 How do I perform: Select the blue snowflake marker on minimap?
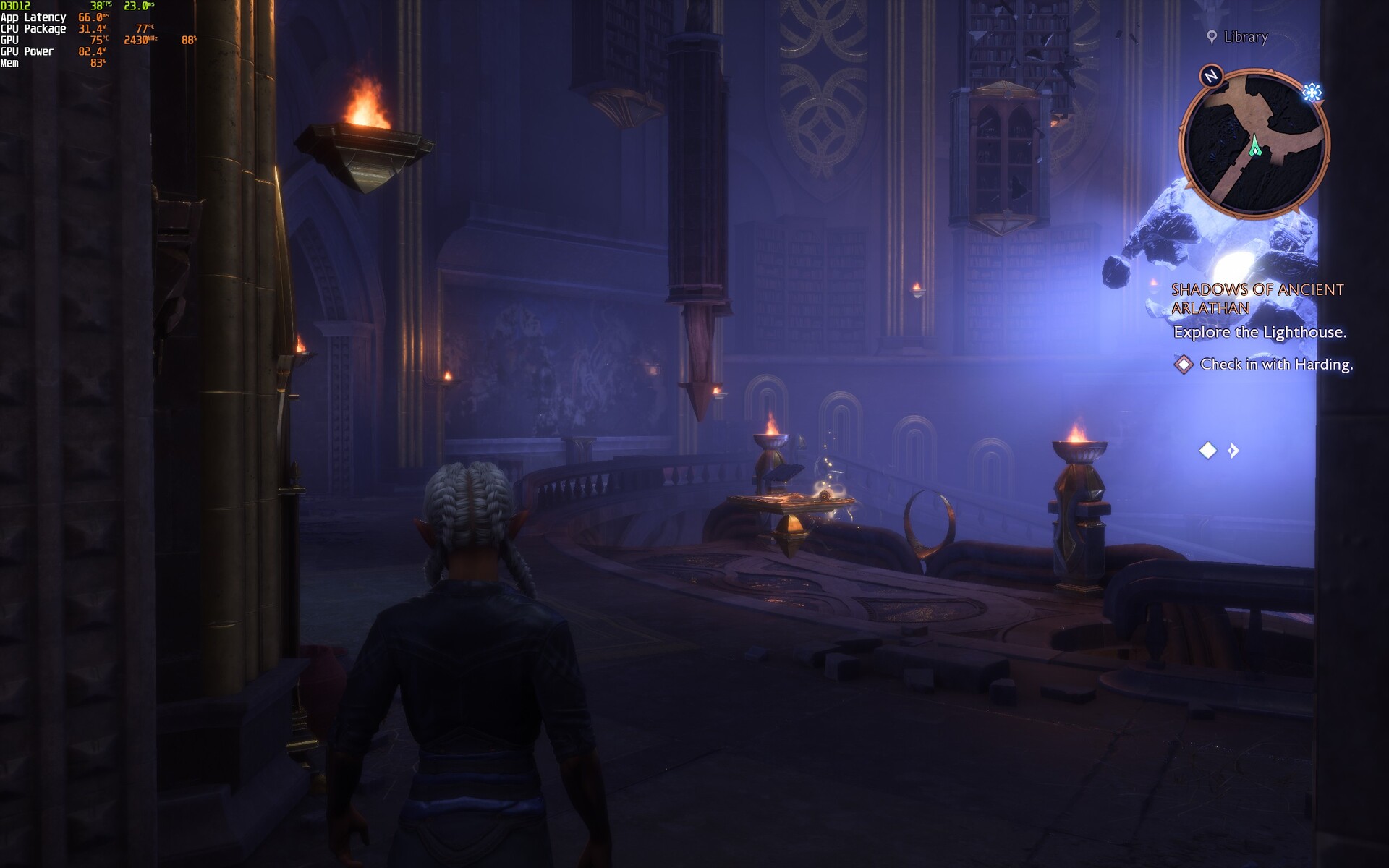(1312, 92)
